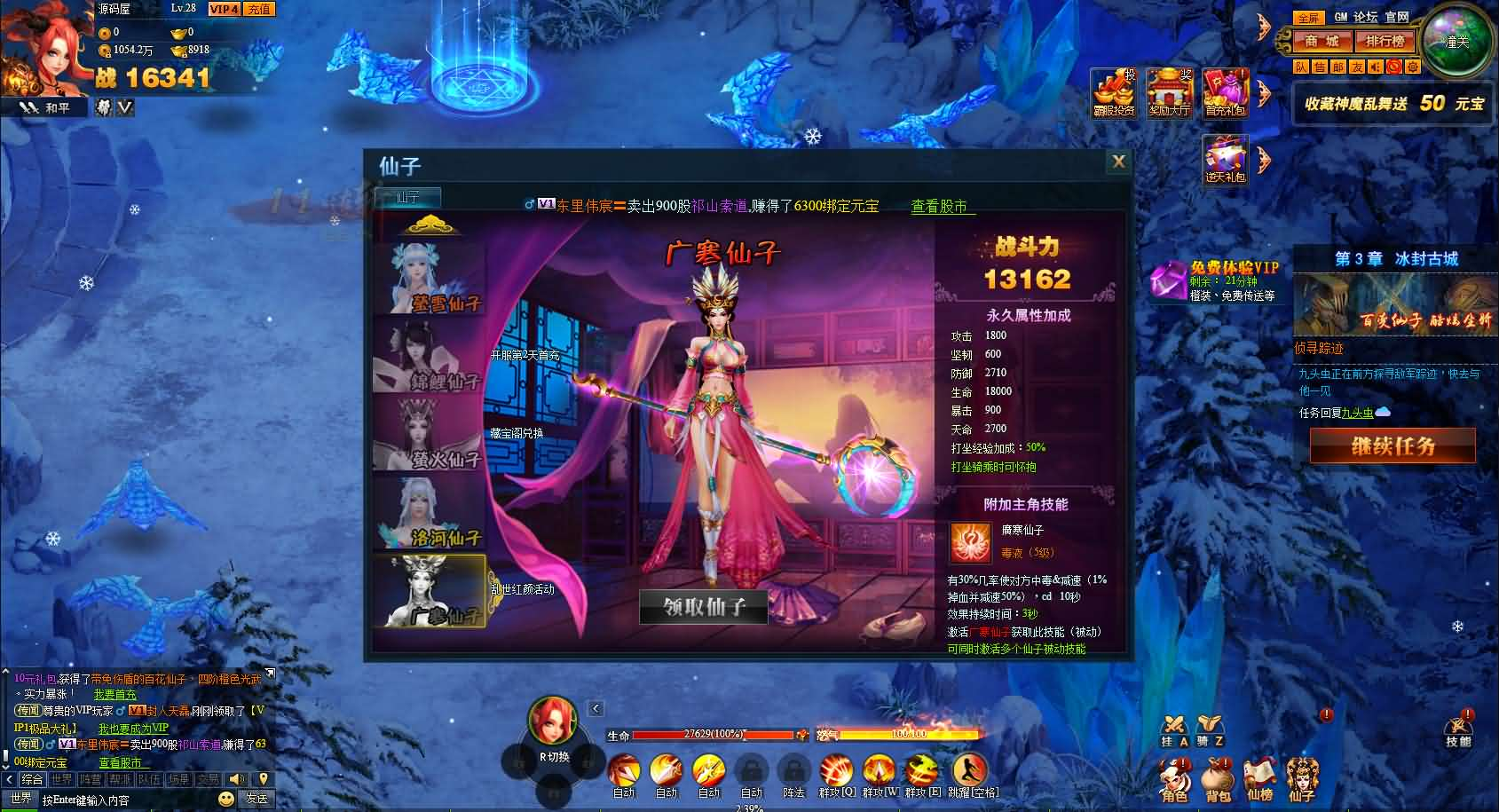This screenshot has height=812, width=1499.
Task: Open the 角色 character panel icon
Action: pos(1173,779)
